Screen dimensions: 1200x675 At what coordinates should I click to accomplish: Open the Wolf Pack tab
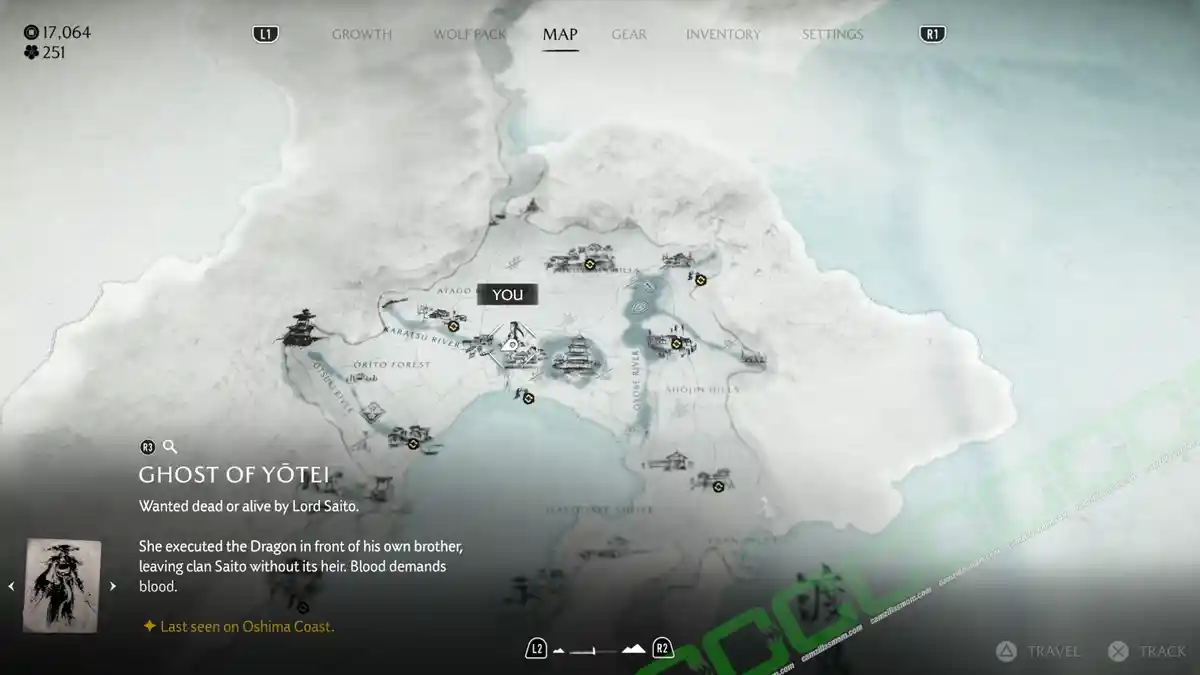469,34
